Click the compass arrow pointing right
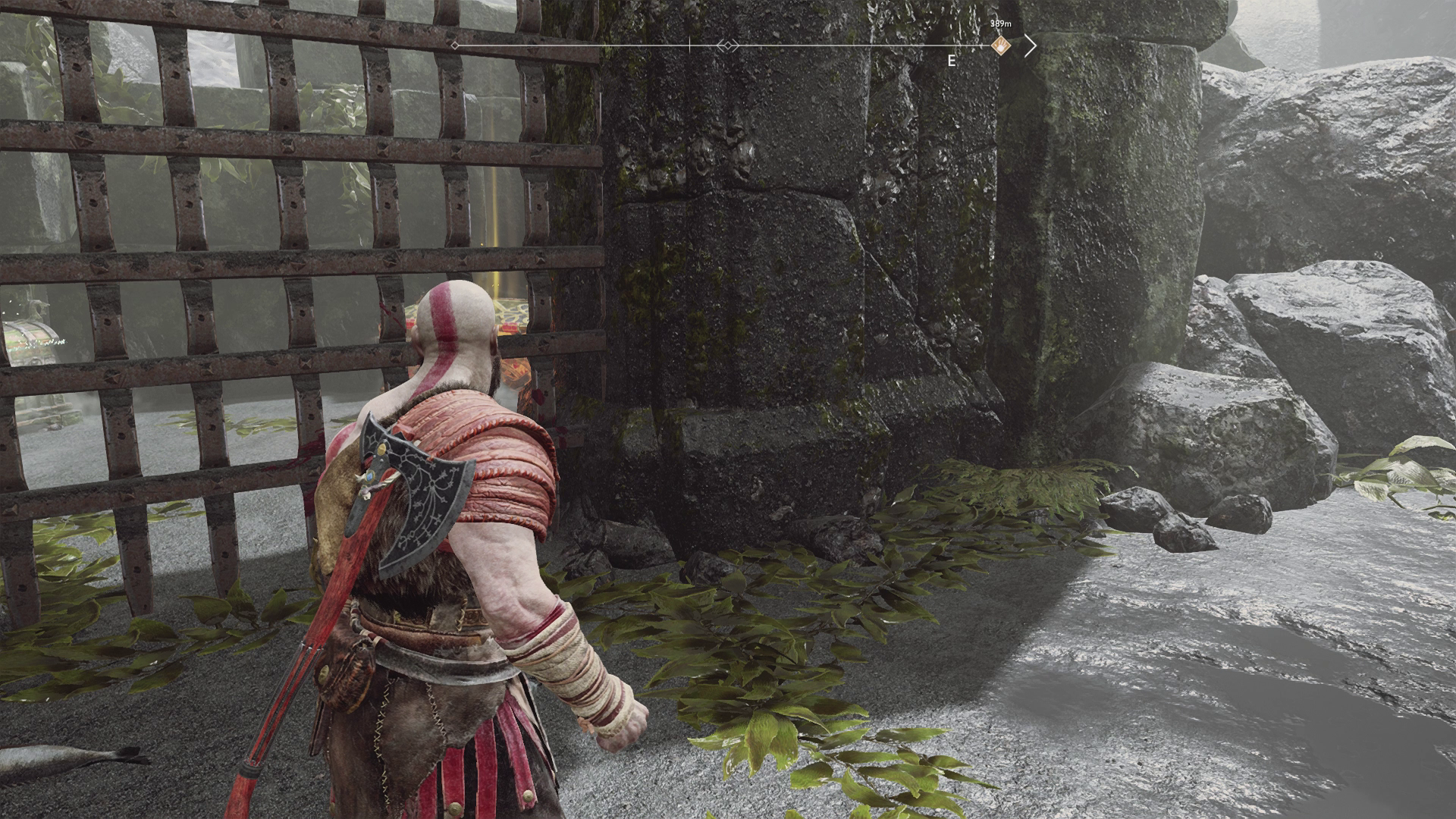Viewport: 1456px width, 819px height. tap(1030, 46)
